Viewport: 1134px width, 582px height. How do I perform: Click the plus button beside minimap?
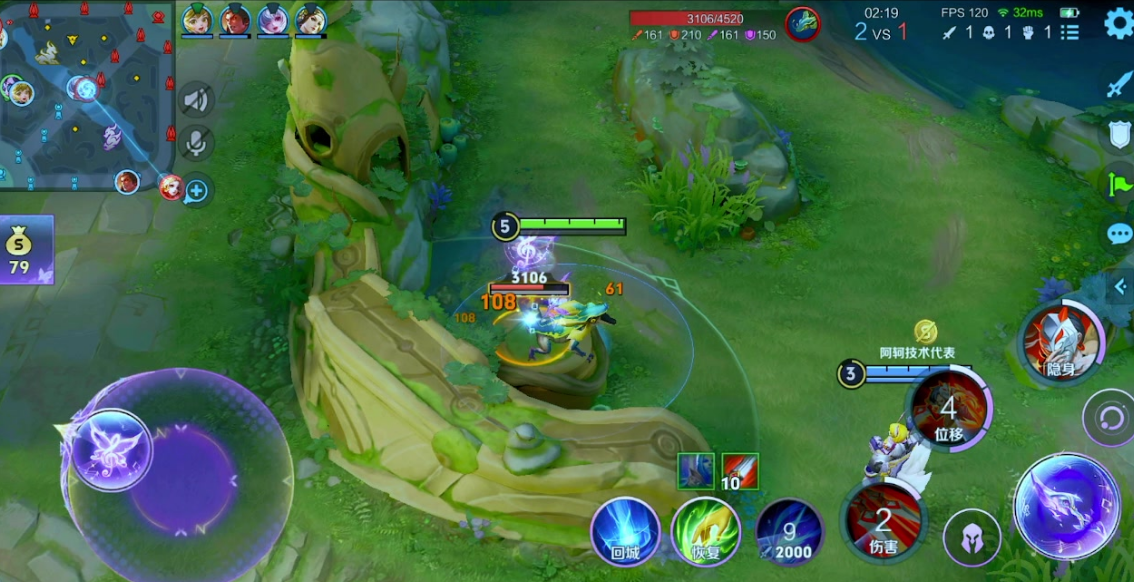click(x=196, y=191)
